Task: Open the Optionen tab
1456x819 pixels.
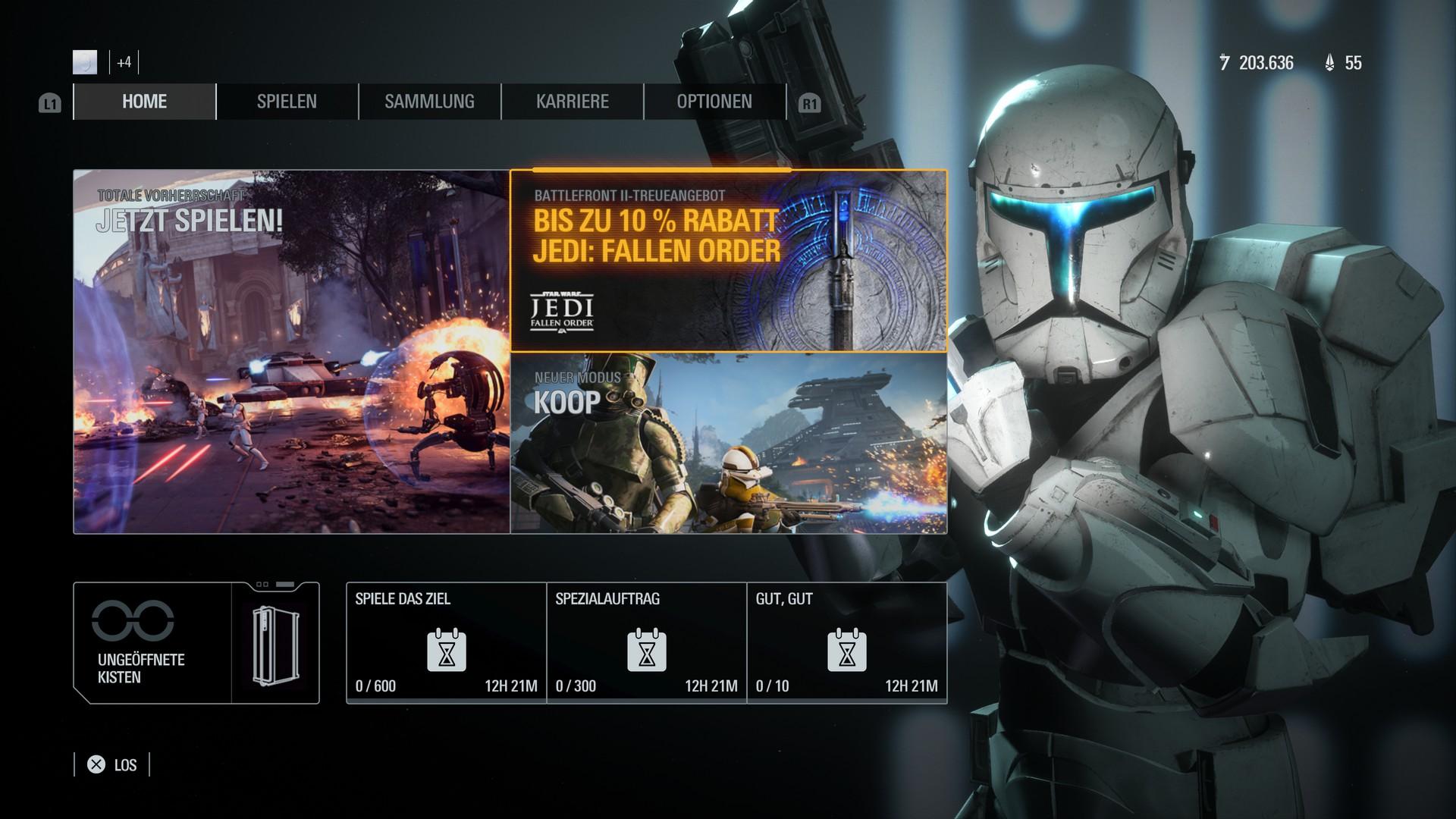Action: [x=714, y=102]
